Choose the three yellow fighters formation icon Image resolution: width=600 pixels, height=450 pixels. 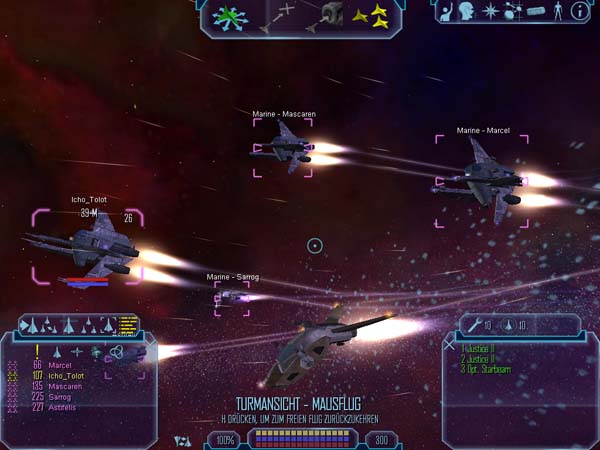point(375,15)
